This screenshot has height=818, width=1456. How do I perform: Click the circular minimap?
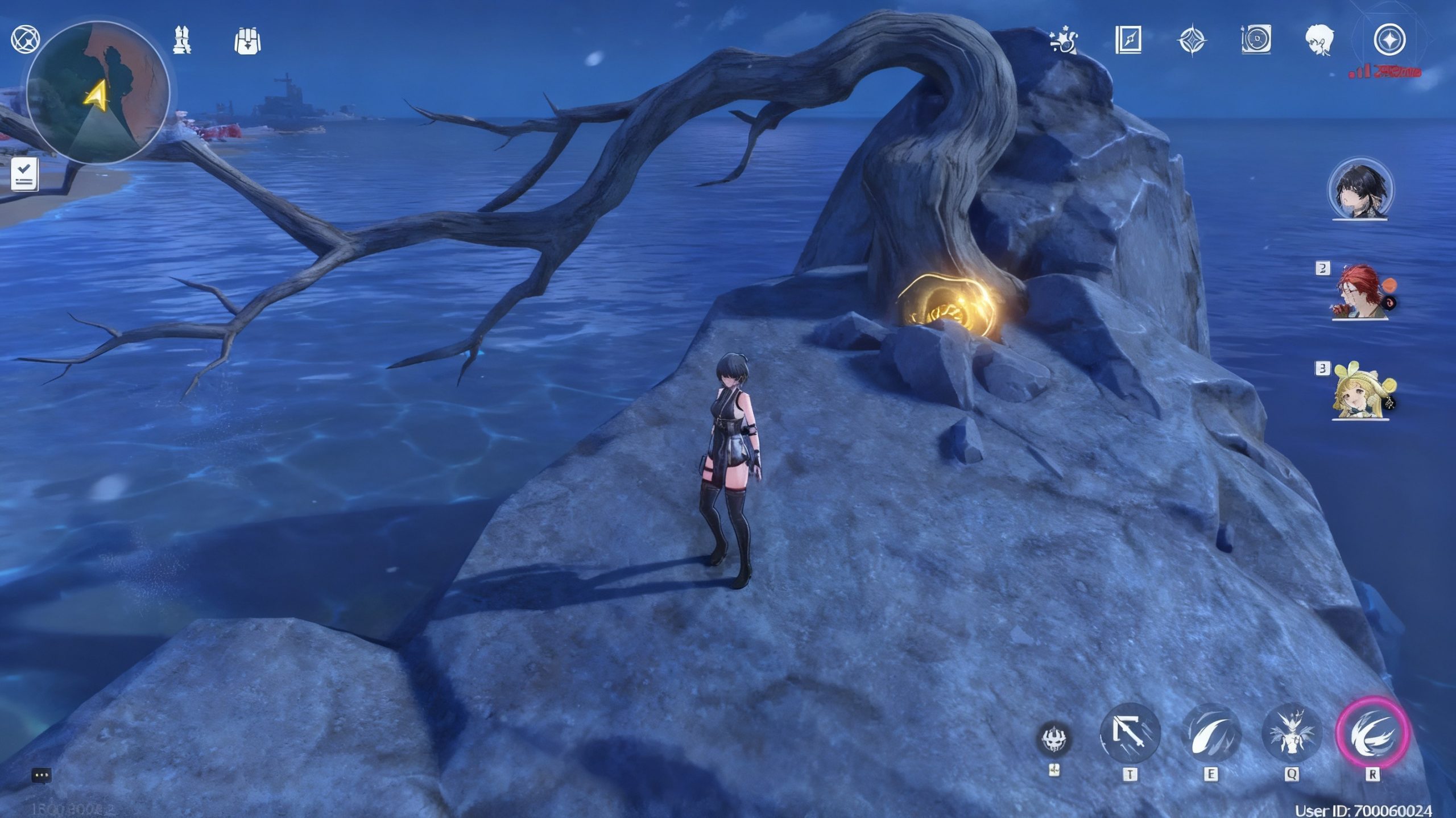point(98,92)
